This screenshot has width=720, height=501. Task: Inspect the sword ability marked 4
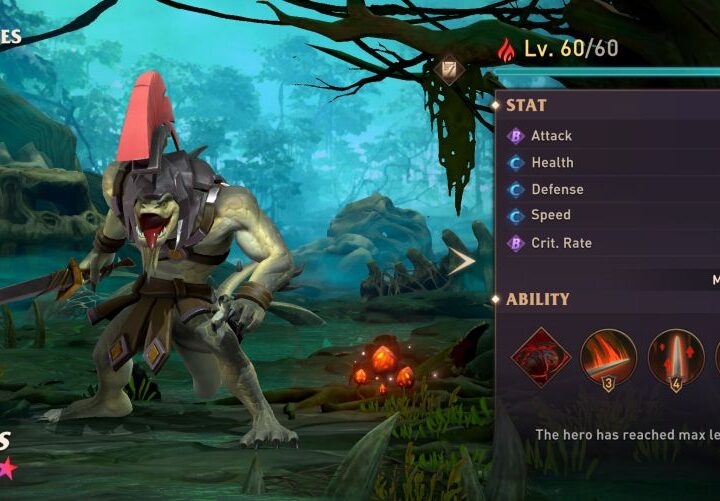click(x=675, y=357)
